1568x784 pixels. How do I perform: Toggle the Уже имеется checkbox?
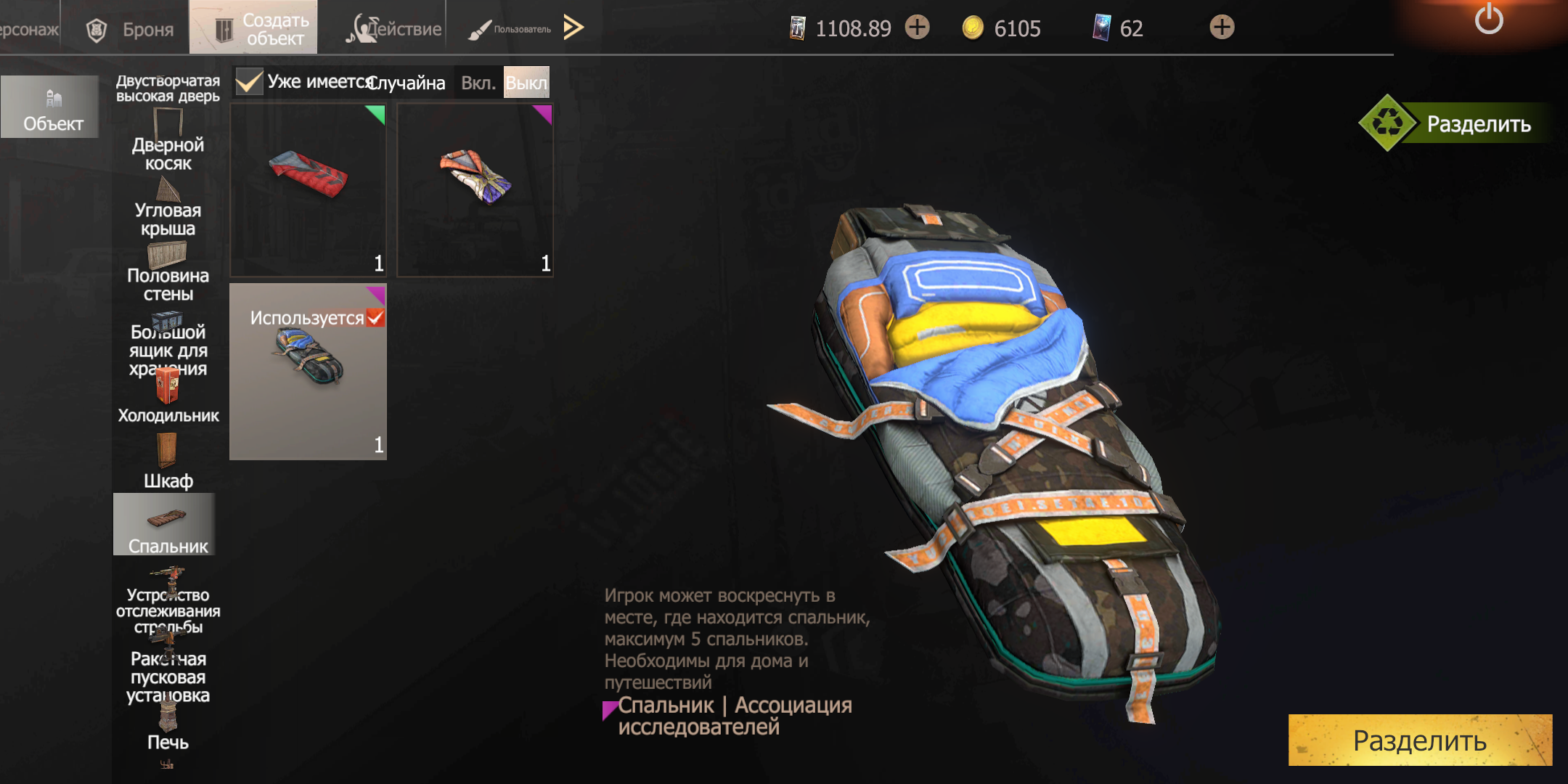pyautogui.click(x=249, y=82)
